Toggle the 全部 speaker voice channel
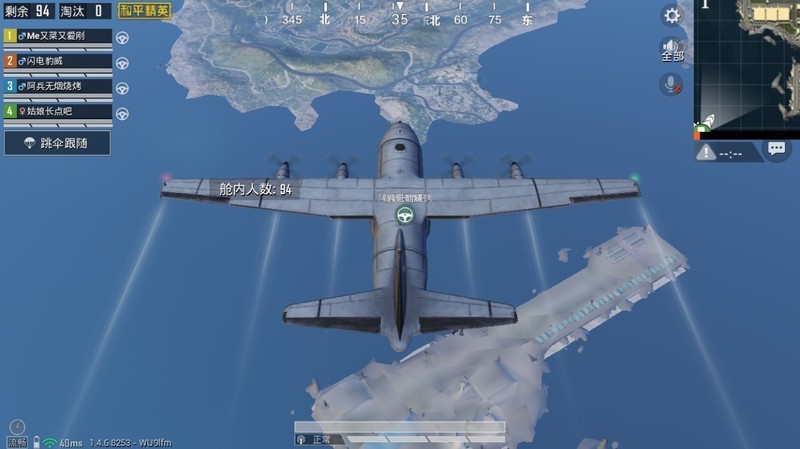800x449 pixels. click(x=672, y=50)
